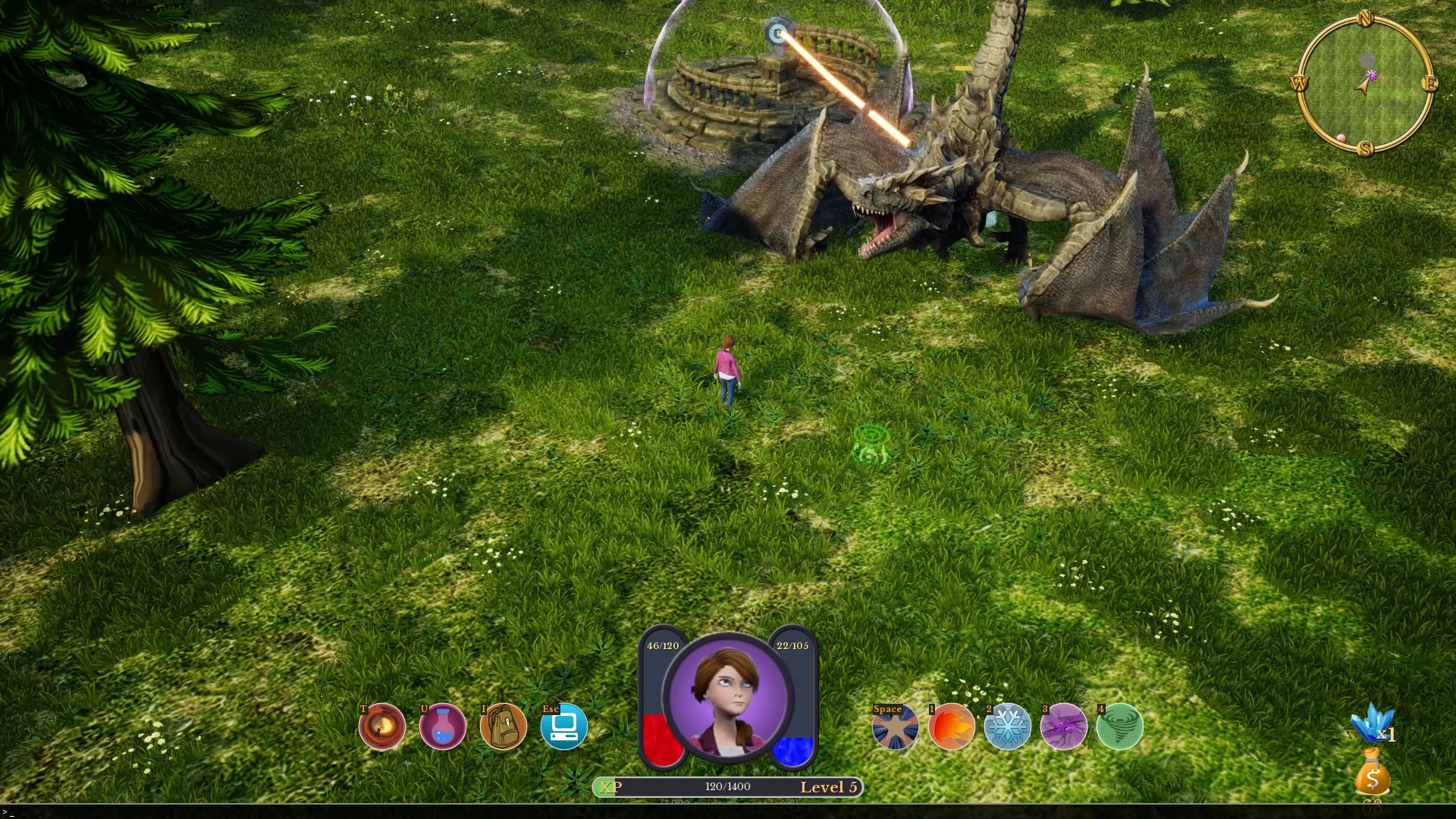The image size is (1456, 819).
Task: Activate the purple lightning spell
Action: 1063,726
